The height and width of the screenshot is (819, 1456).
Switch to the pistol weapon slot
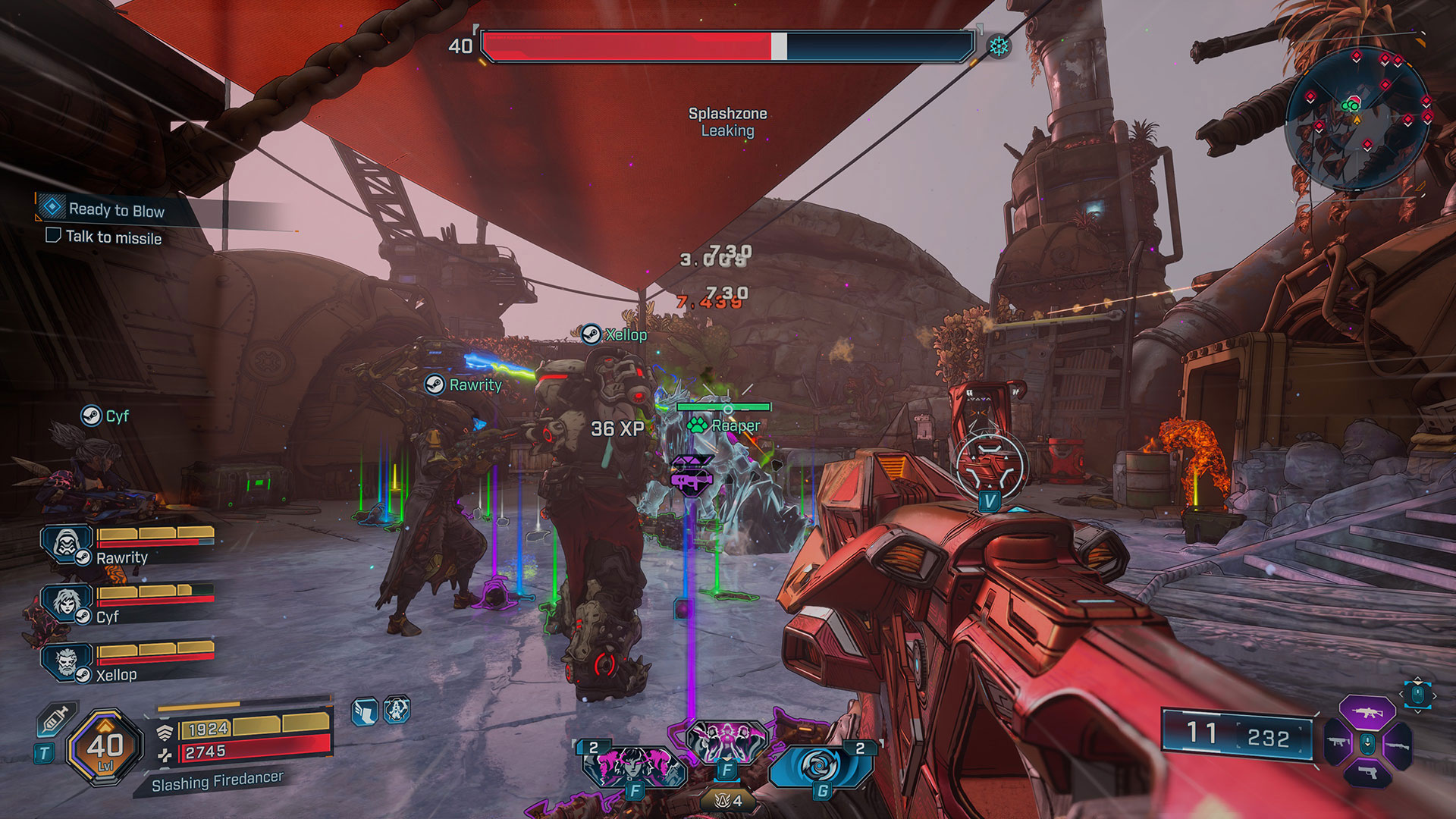(1367, 773)
